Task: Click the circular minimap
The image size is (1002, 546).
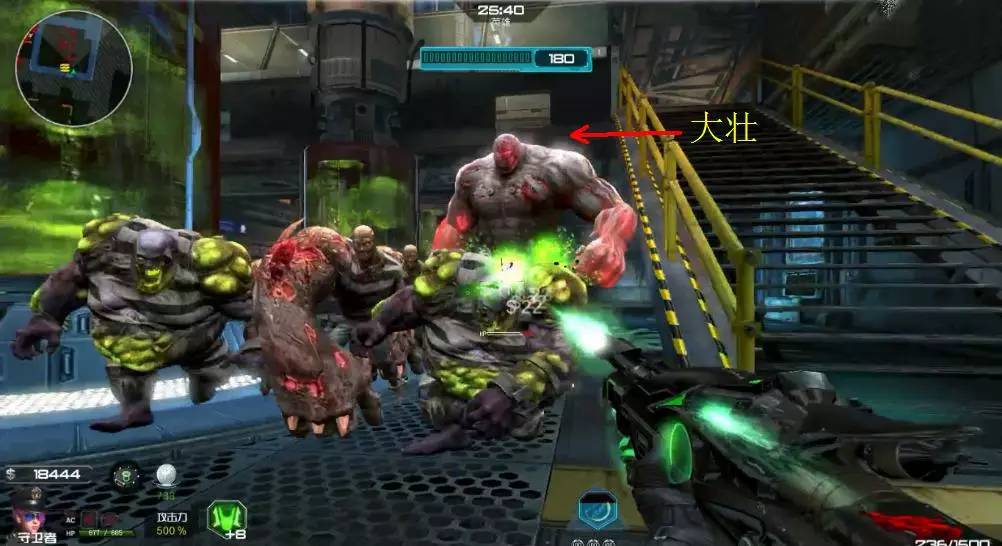Action: (73, 68)
